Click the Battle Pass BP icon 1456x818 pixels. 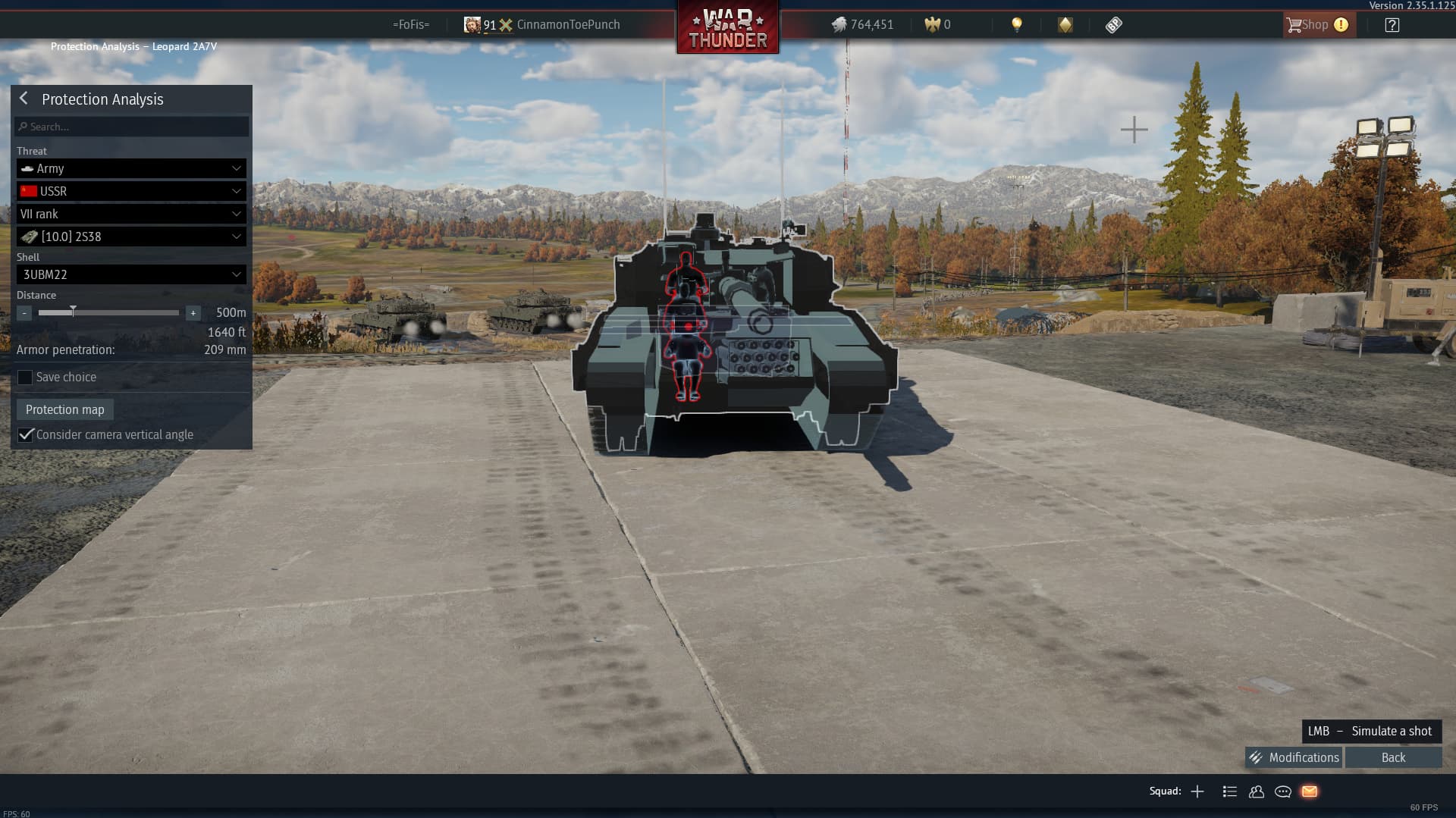click(1112, 24)
